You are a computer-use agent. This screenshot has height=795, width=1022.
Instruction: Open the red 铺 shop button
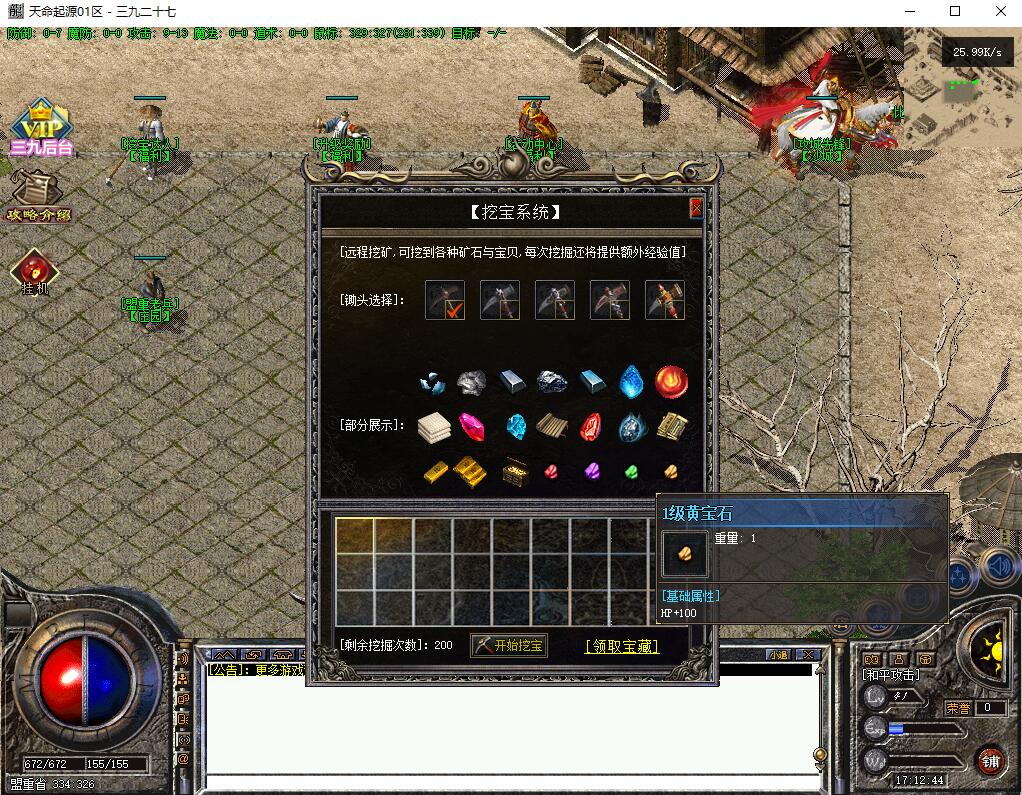pyautogui.click(x=990, y=761)
